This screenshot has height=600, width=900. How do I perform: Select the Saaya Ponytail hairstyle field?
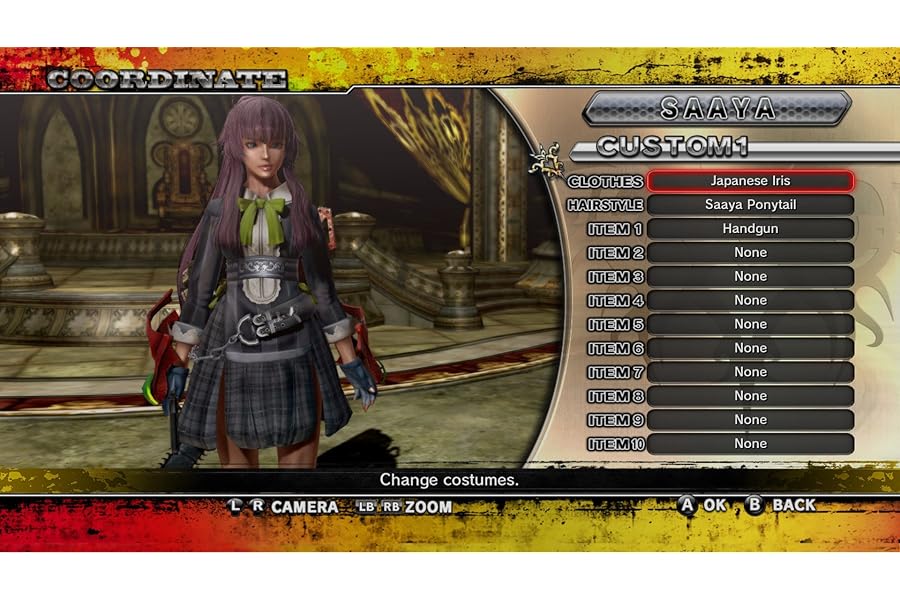(x=750, y=205)
